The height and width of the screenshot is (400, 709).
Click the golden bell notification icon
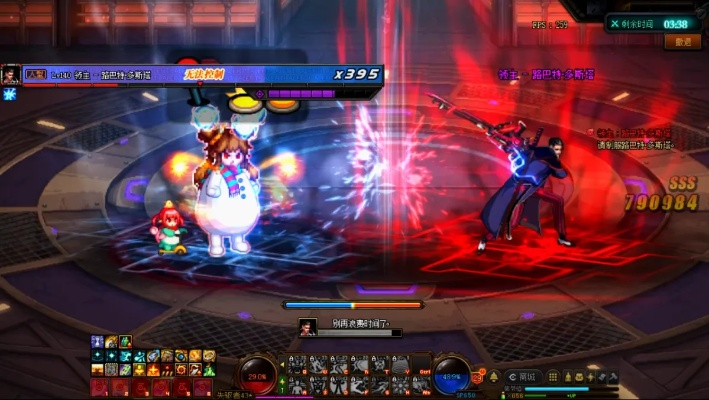tap(492, 376)
